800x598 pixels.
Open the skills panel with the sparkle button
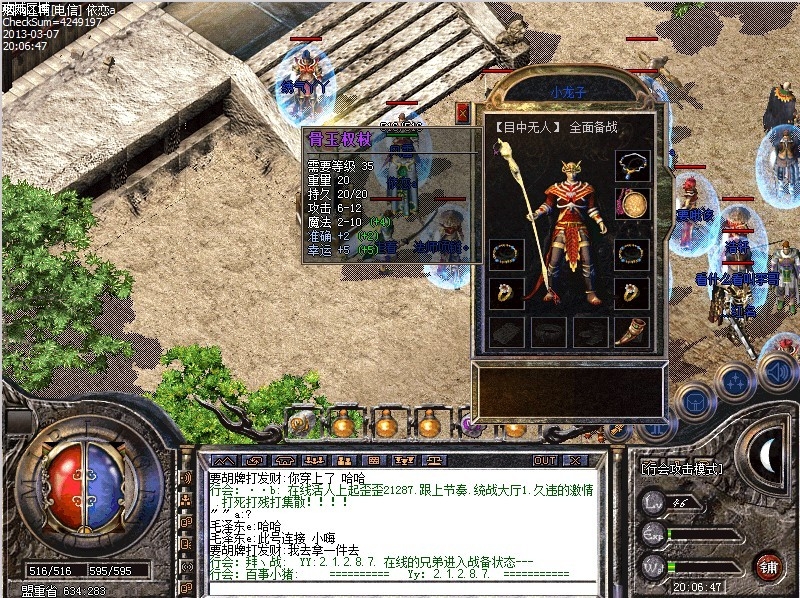(736, 382)
